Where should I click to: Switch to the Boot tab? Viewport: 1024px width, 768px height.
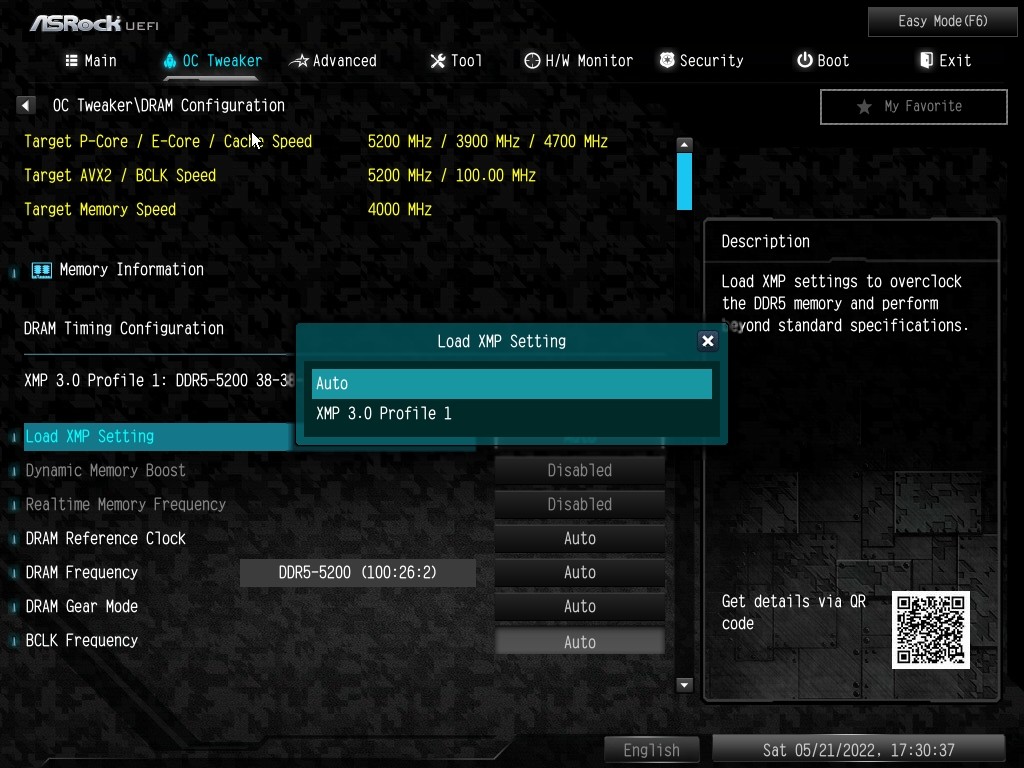pyautogui.click(x=823, y=61)
